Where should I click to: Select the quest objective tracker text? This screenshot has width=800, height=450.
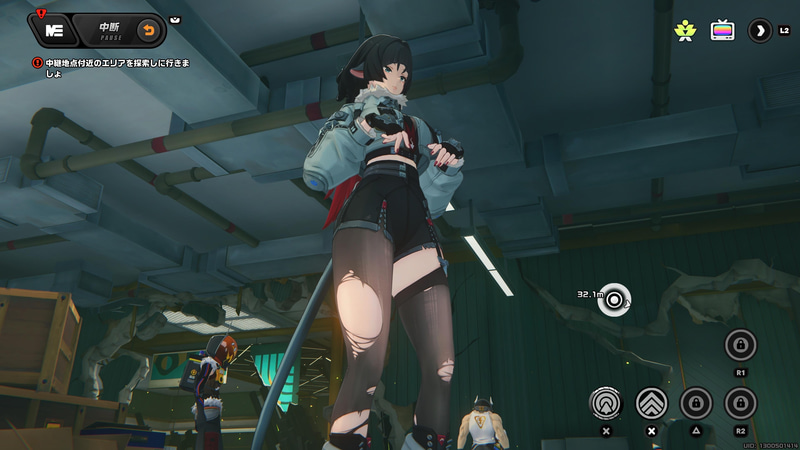pos(115,68)
